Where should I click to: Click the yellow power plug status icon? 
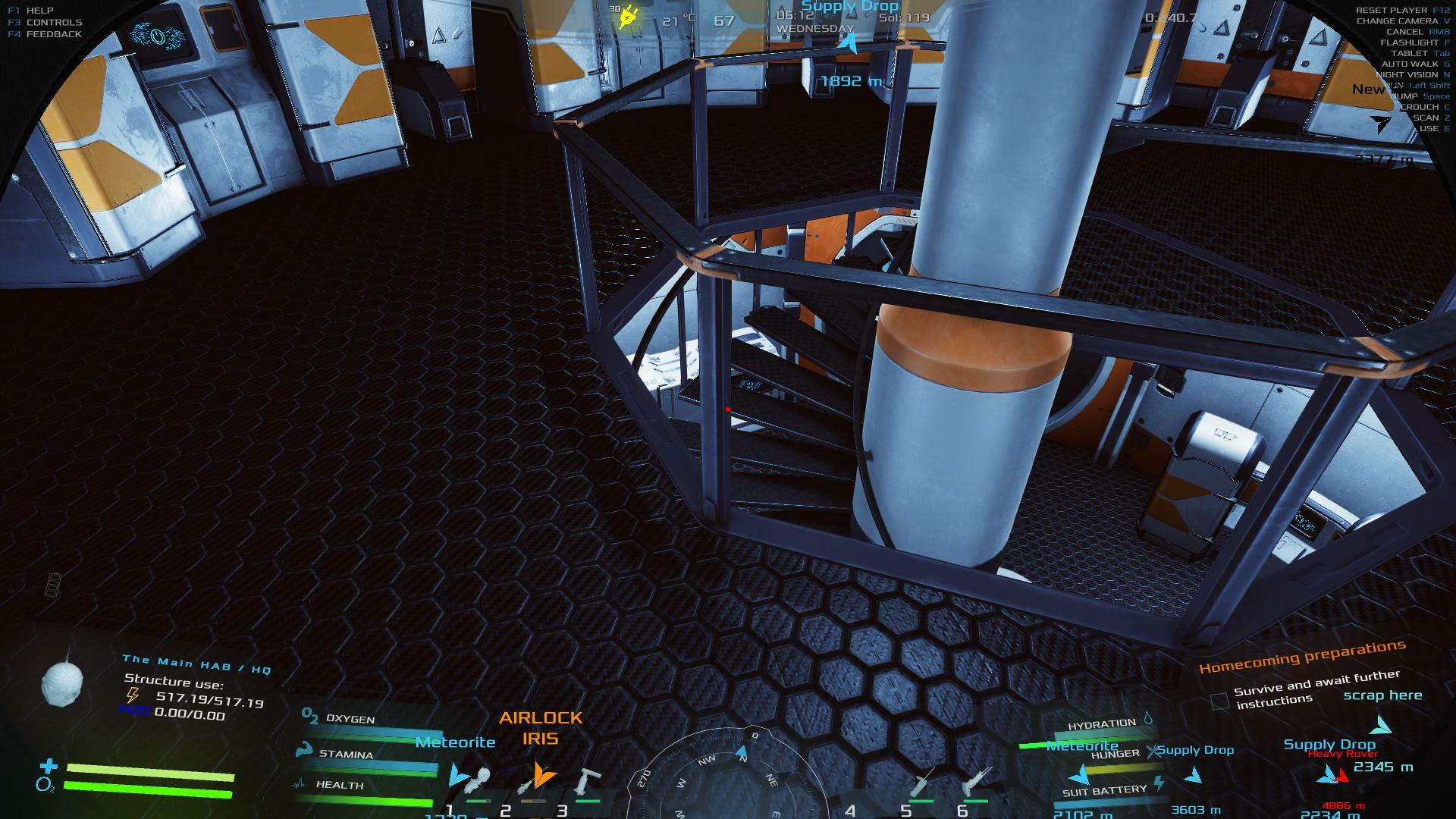coord(627,17)
